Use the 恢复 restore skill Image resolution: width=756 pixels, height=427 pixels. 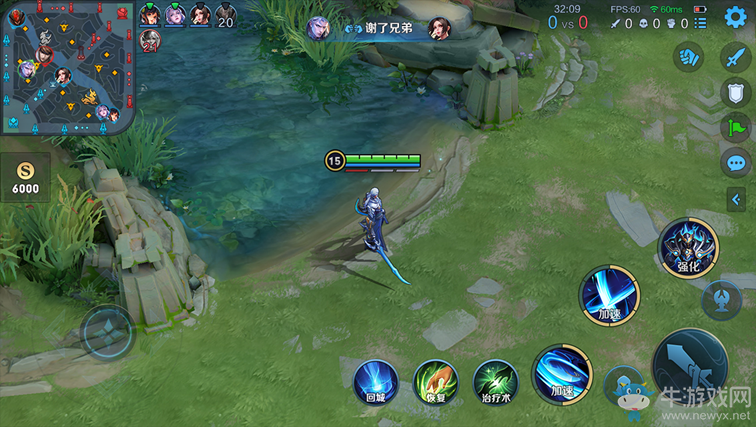pos(435,382)
